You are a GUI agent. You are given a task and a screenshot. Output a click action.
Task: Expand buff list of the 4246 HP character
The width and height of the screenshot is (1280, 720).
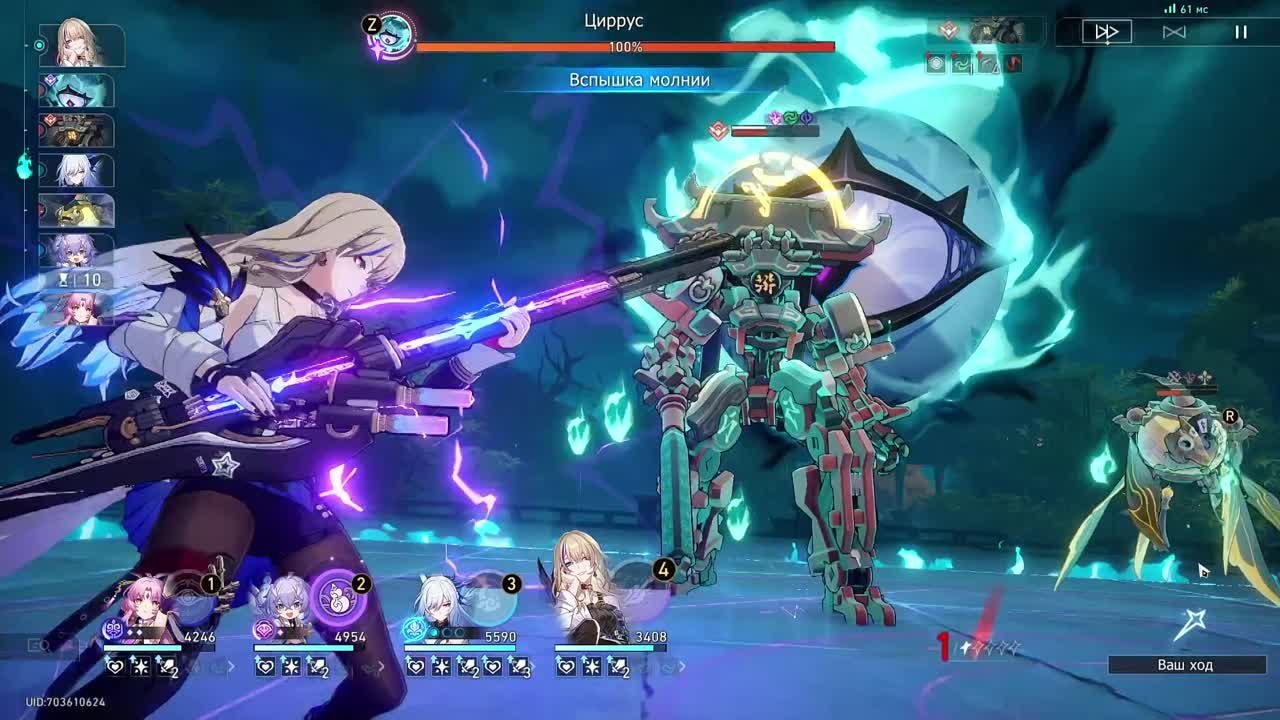pos(232,666)
